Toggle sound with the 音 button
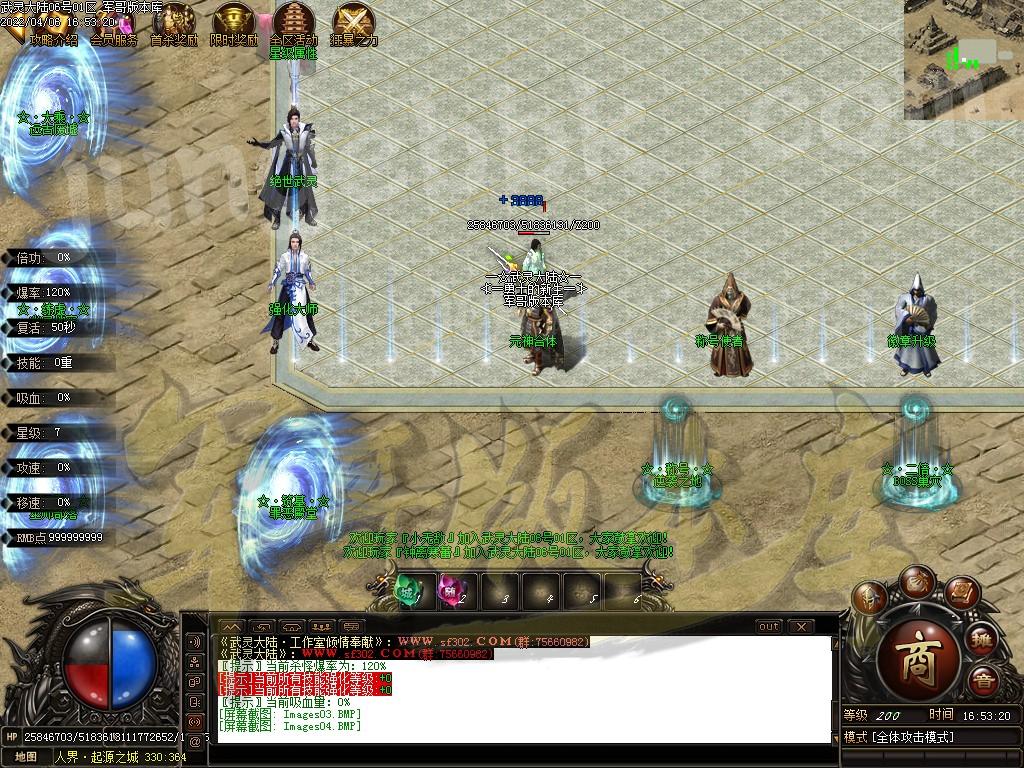The height and width of the screenshot is (768, 1024). 985,681
